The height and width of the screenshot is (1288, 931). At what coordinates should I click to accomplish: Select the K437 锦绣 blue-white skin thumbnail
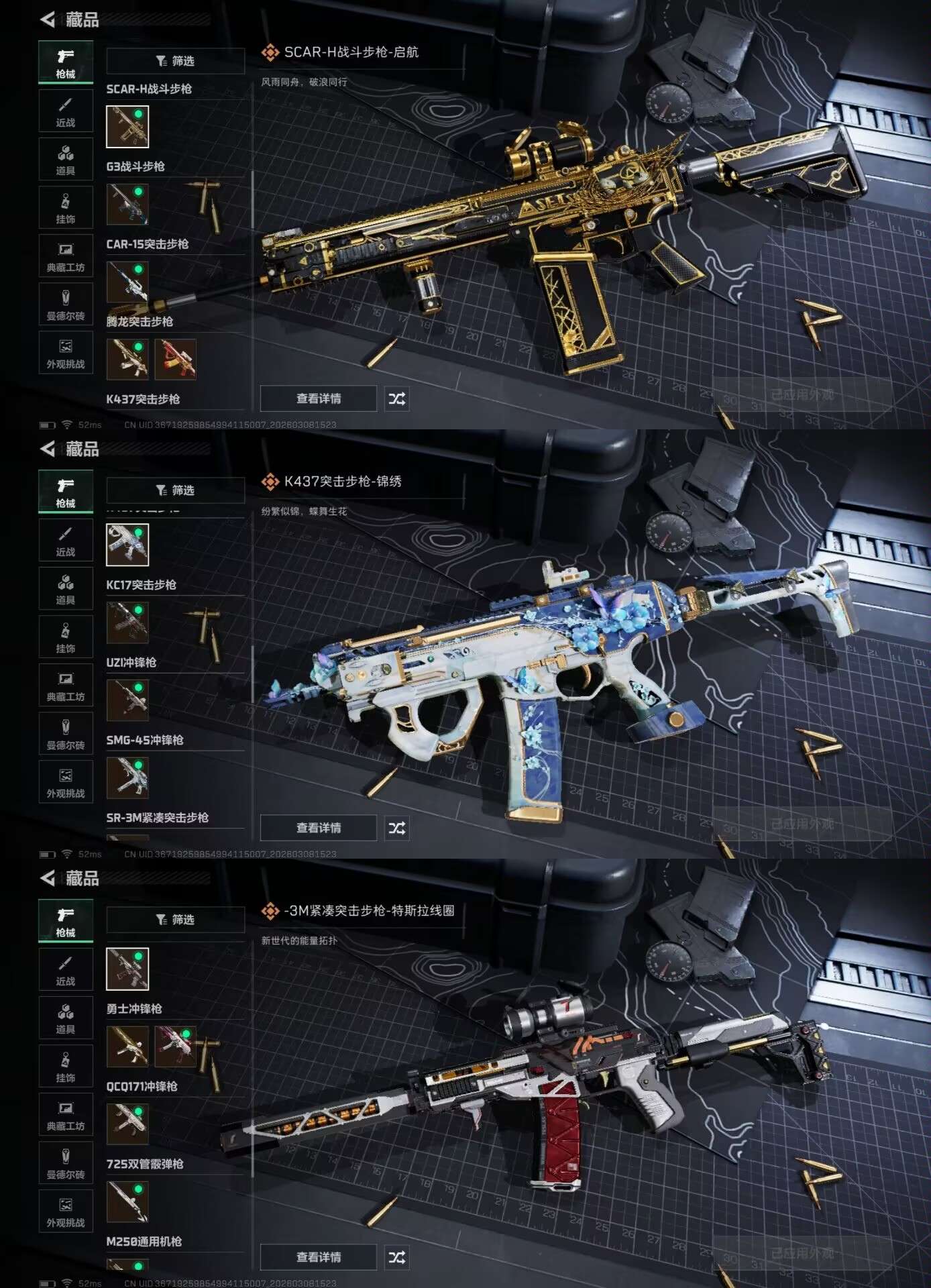click(127, 544)
